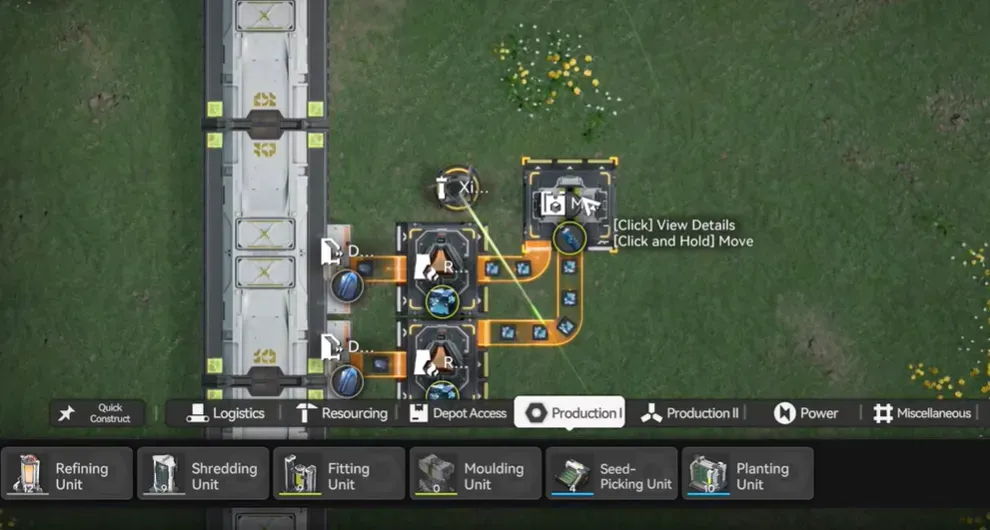990x530 pixels.
Task: Switch to the Logistics tab
Action: coord(226,413)
